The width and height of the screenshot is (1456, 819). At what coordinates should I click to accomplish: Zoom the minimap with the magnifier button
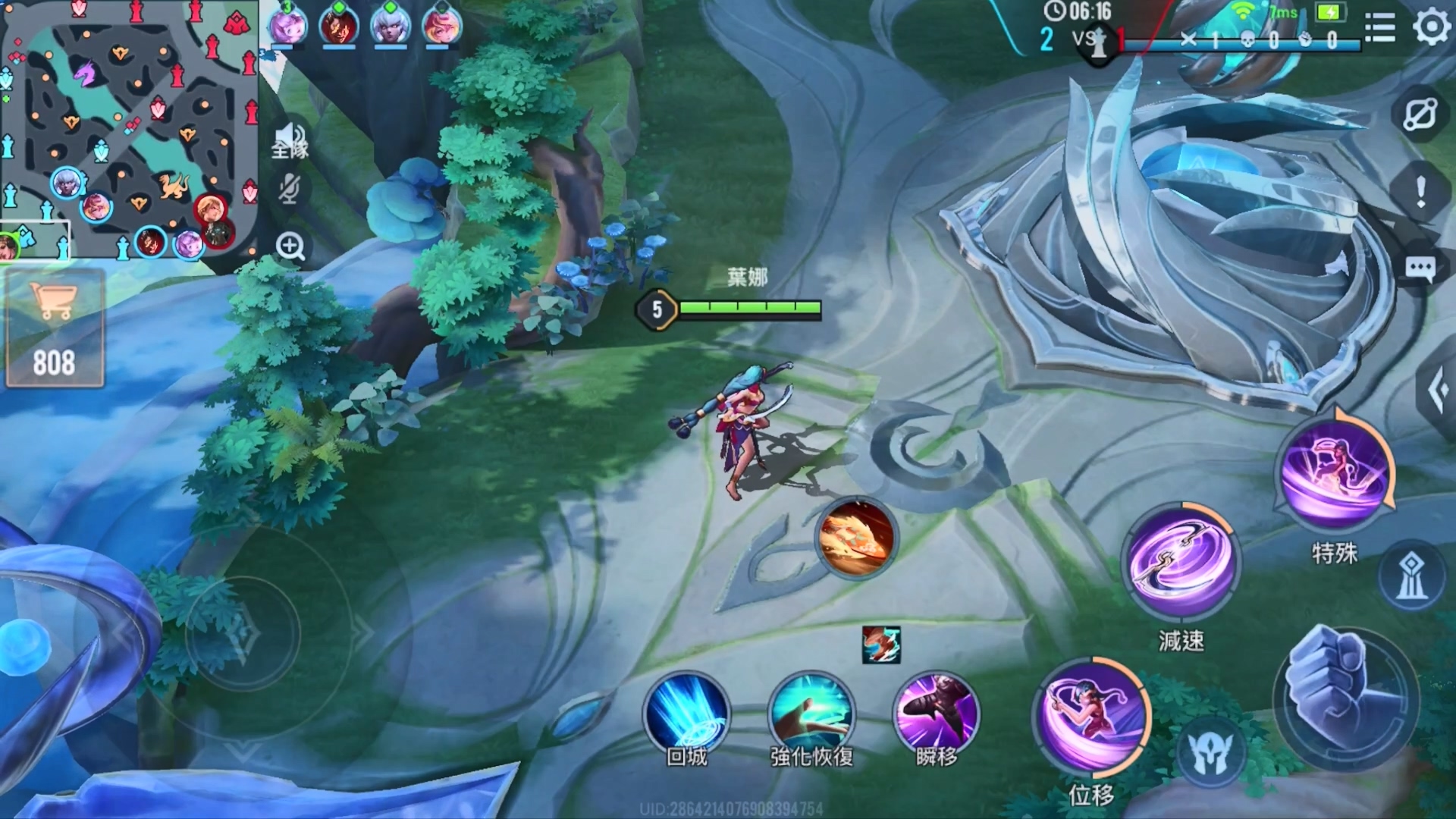coord(290,246)
